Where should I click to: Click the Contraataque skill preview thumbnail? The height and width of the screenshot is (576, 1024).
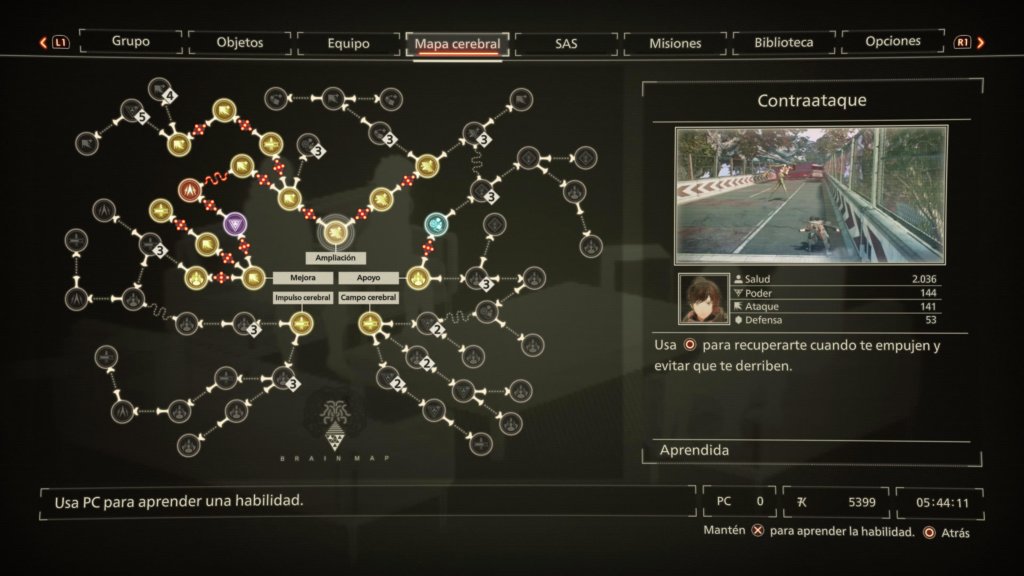(810, 194)
